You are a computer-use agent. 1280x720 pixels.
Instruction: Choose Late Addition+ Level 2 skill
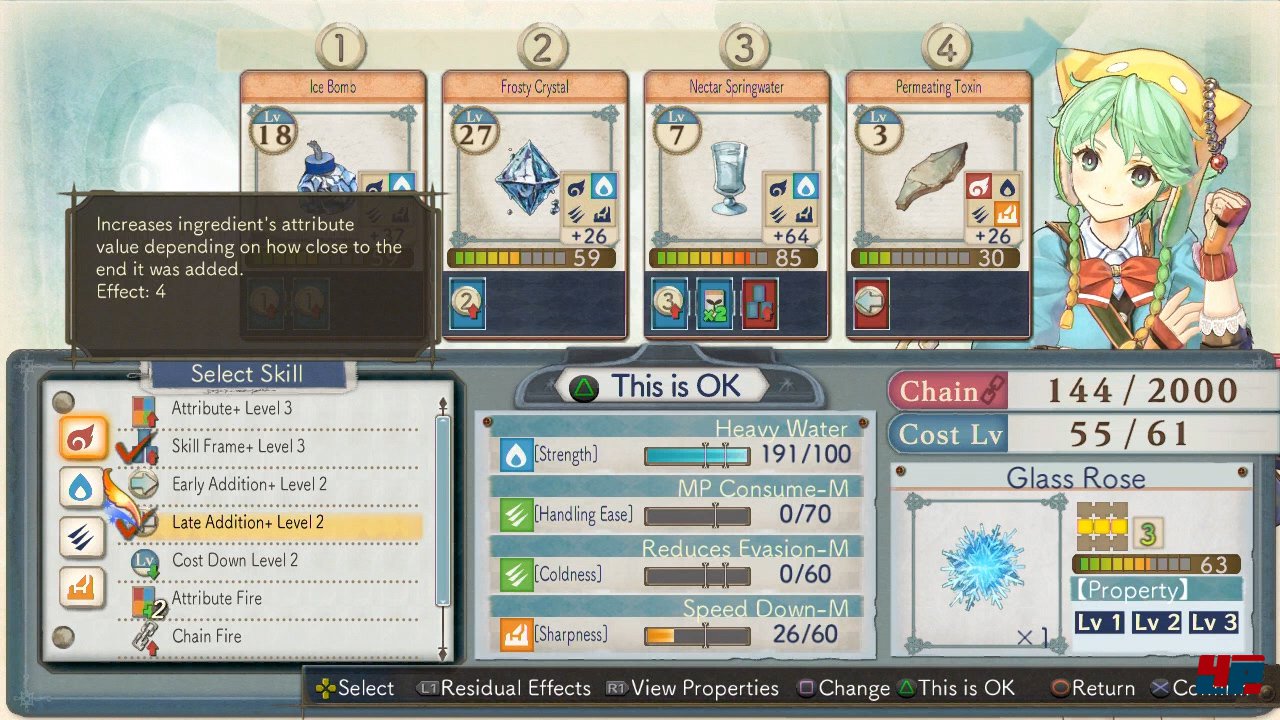click(x=247, y=522)
